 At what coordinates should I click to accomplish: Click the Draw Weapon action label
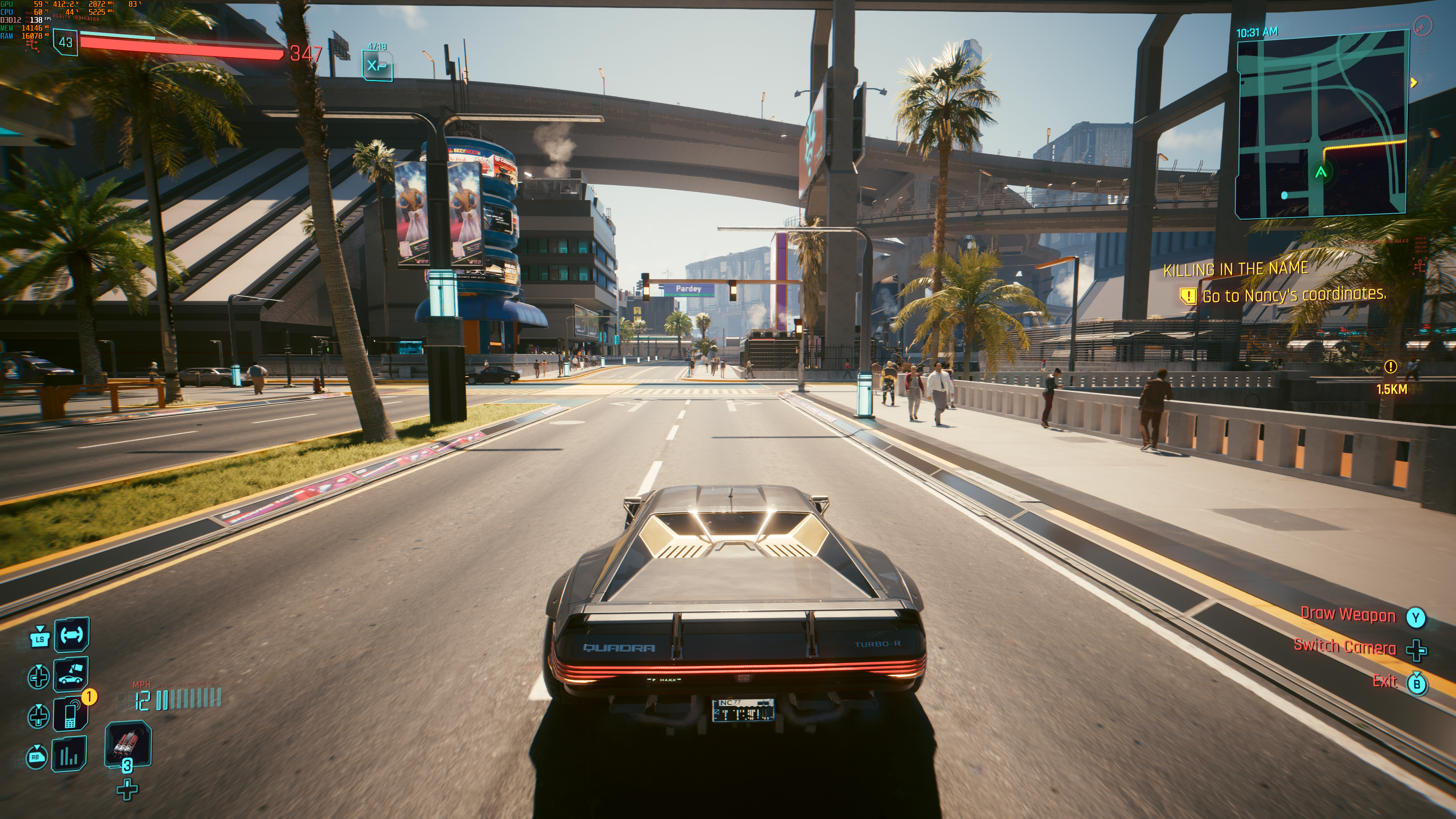[1348, 615]
